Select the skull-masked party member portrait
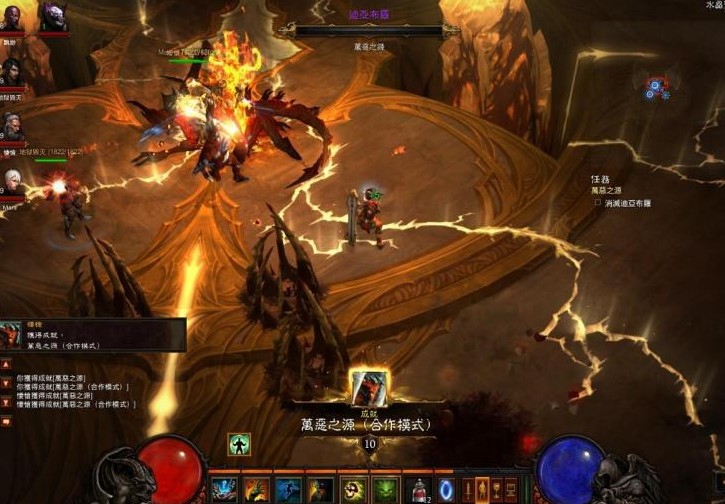This screenshot has height=504, width=725. pos(51,18)
